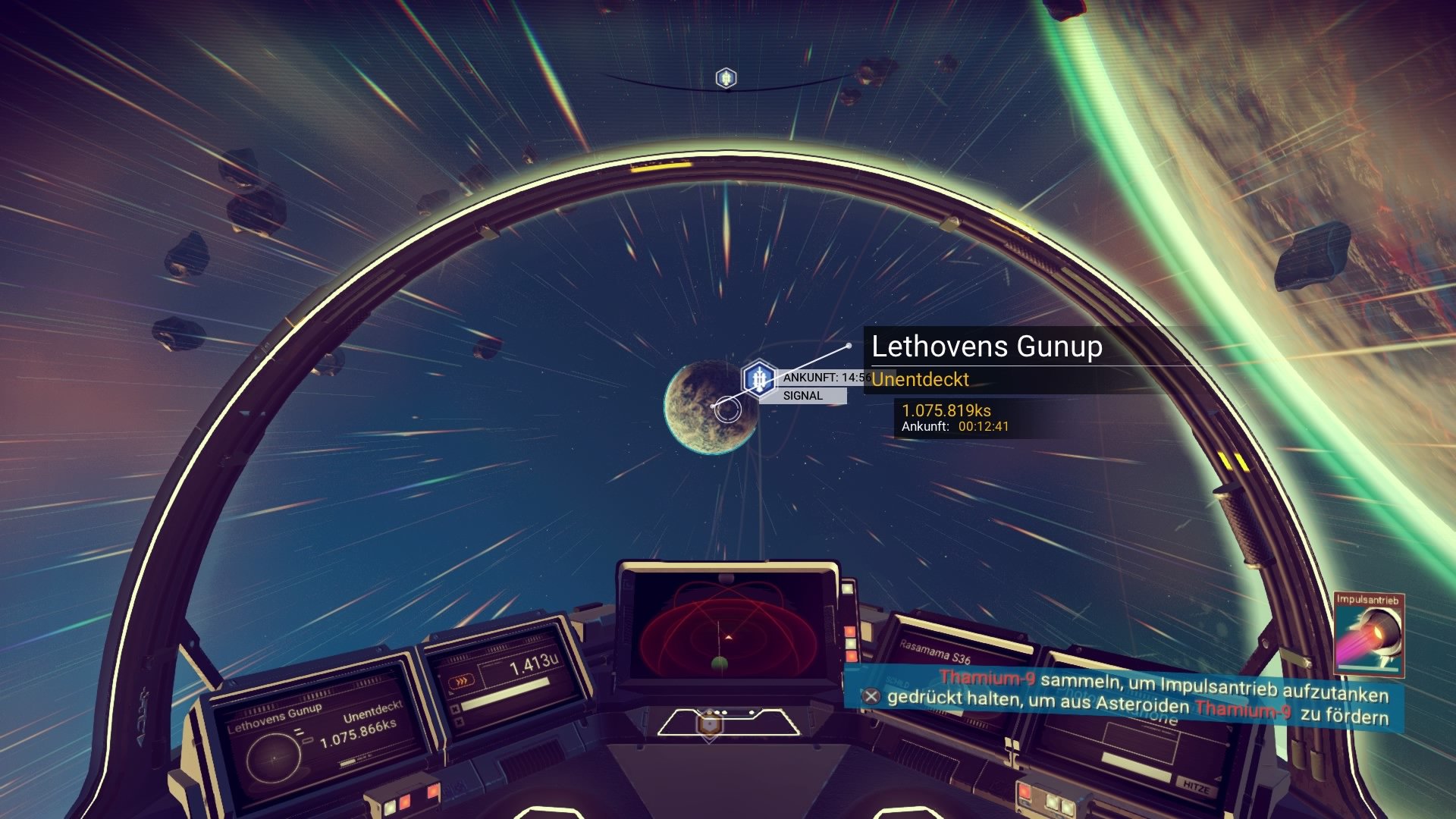Select the Unentdeckt status text

tap(920, 381)
